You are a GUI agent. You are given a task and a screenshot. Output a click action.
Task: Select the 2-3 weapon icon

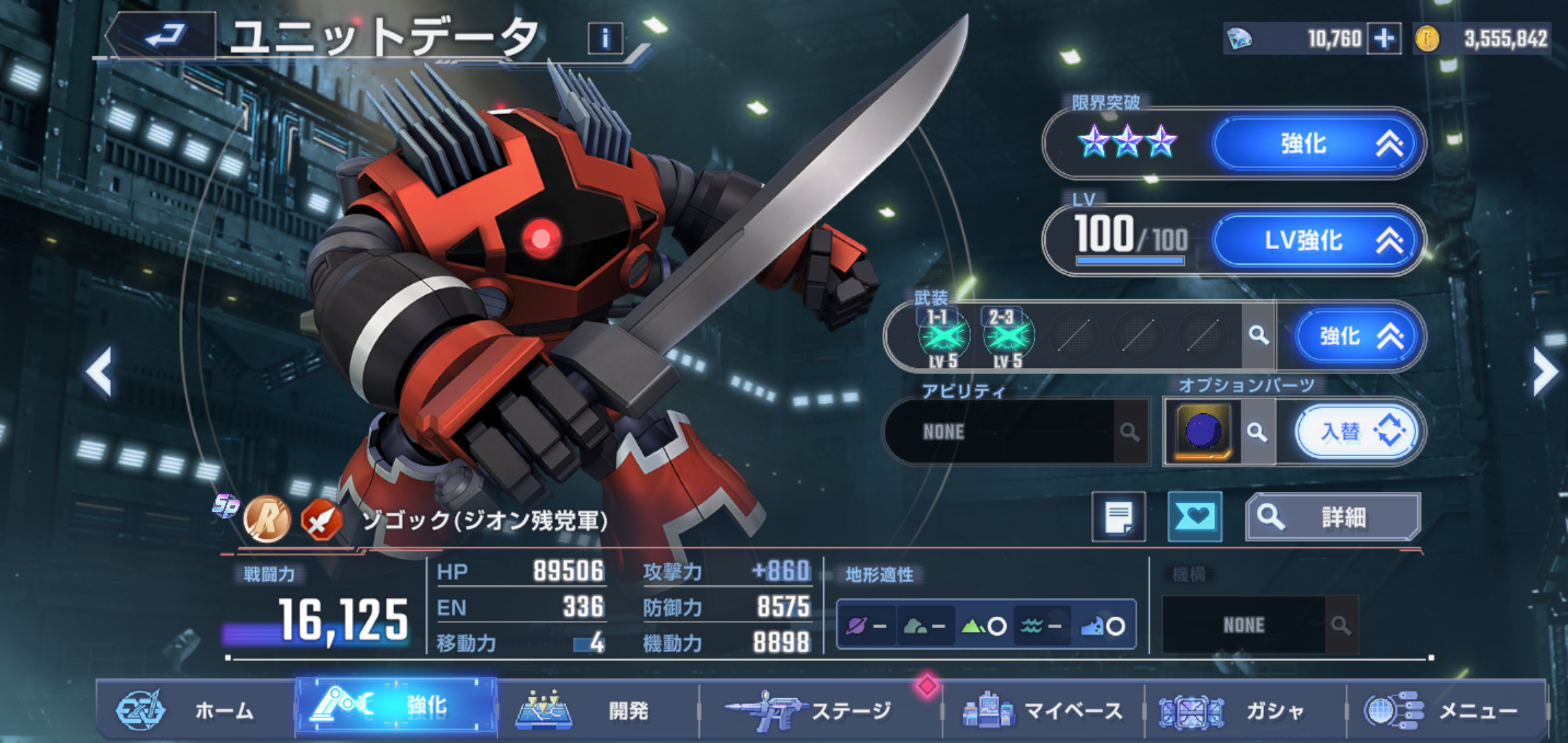(1008, 336)
